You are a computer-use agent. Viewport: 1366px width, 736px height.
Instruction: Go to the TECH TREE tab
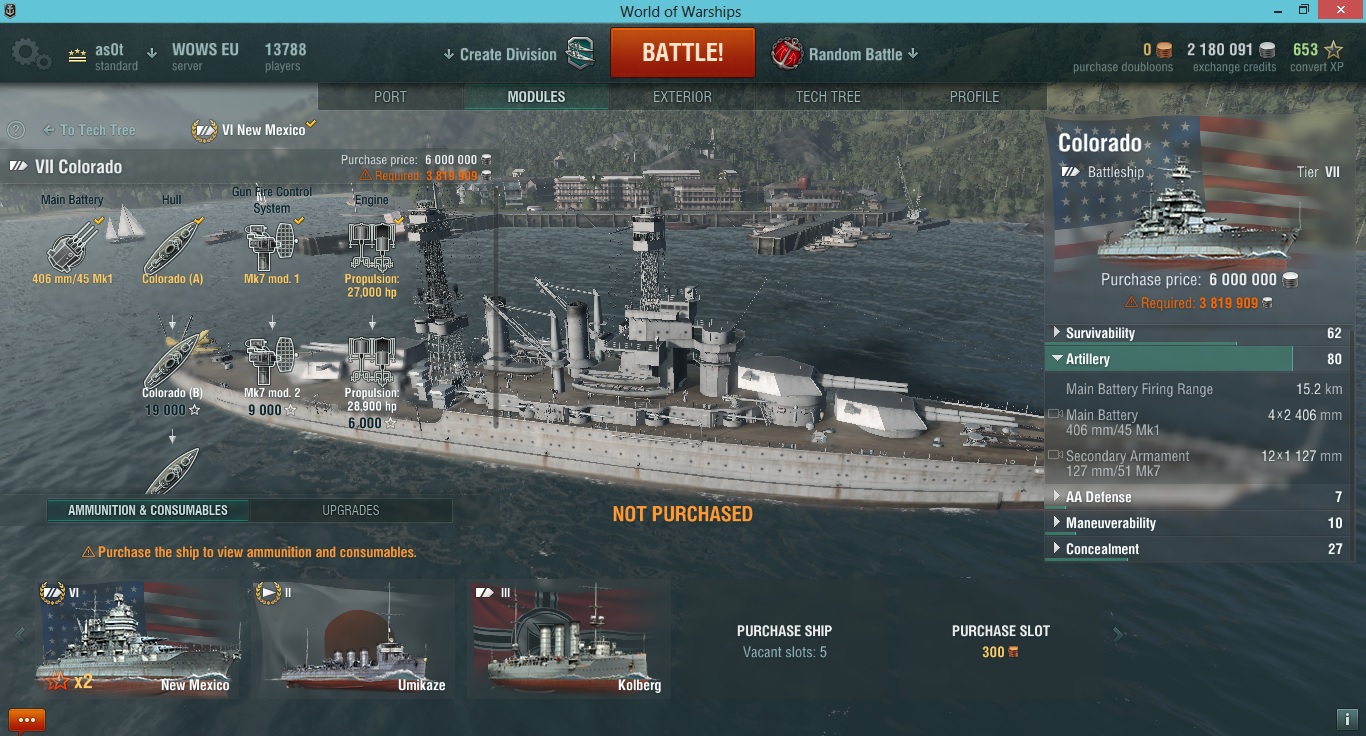click(x=828, y=97)
